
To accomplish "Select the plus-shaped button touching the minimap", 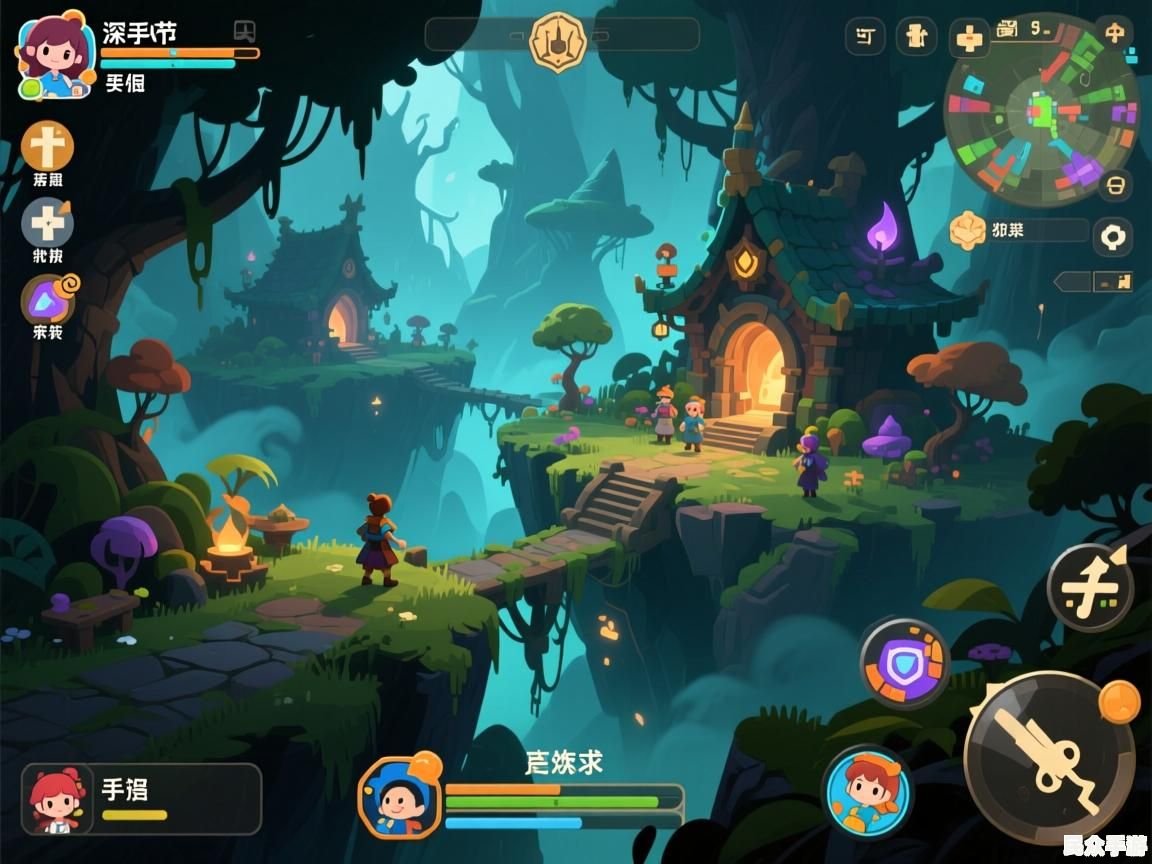I will (x=969, y=39).
